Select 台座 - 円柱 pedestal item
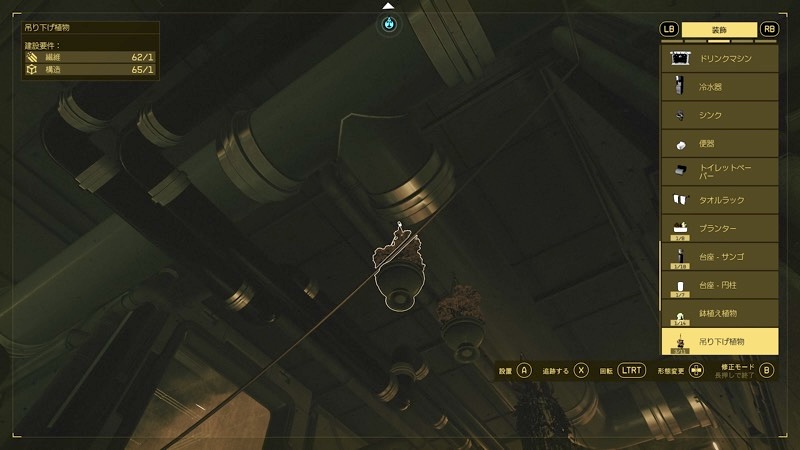Image resolution: width=800 pixels, height=450 pixels. pyautogui.click(x=719, y=285)
